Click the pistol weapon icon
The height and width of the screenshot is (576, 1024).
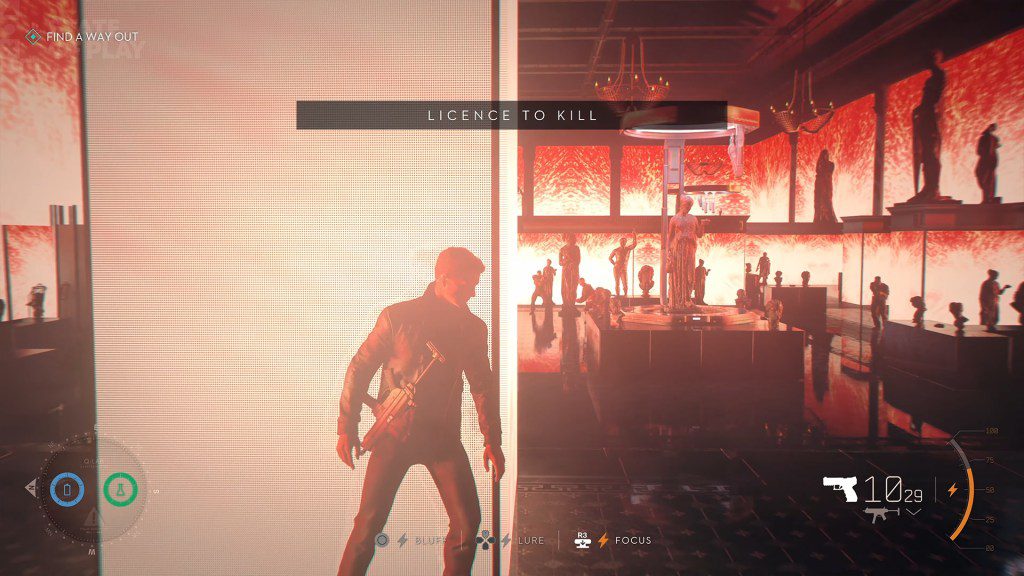click(840, 488)
